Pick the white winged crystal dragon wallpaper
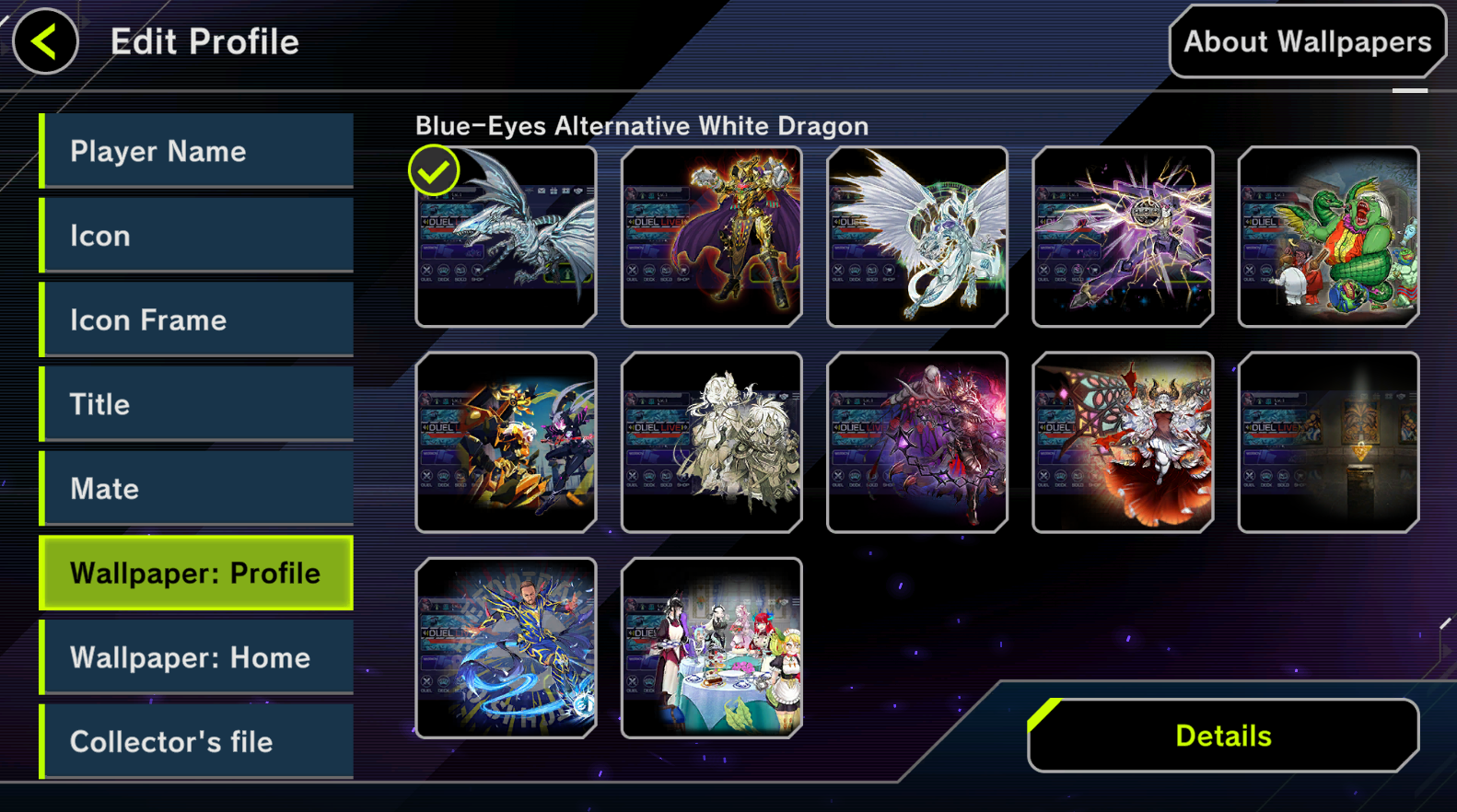 [917, 237]
